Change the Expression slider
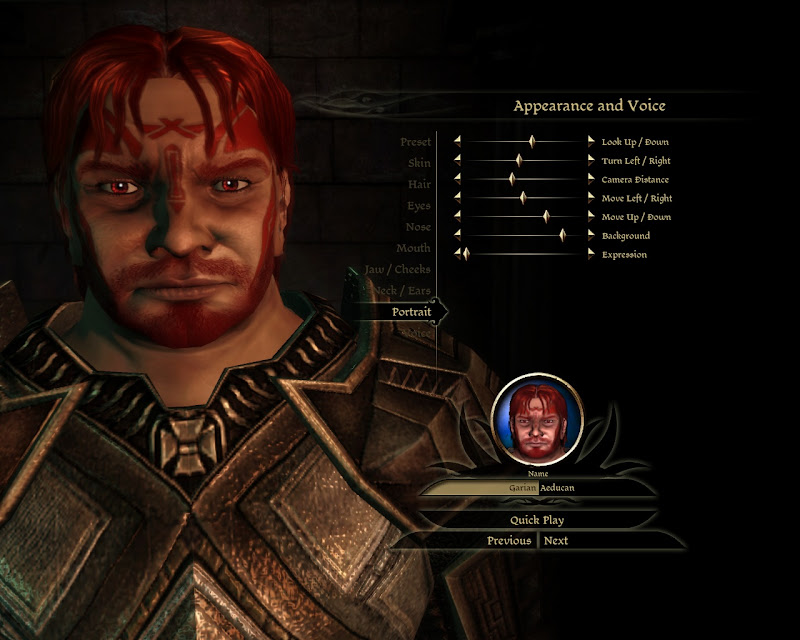 pyautogui.click(x=465, y=254)
